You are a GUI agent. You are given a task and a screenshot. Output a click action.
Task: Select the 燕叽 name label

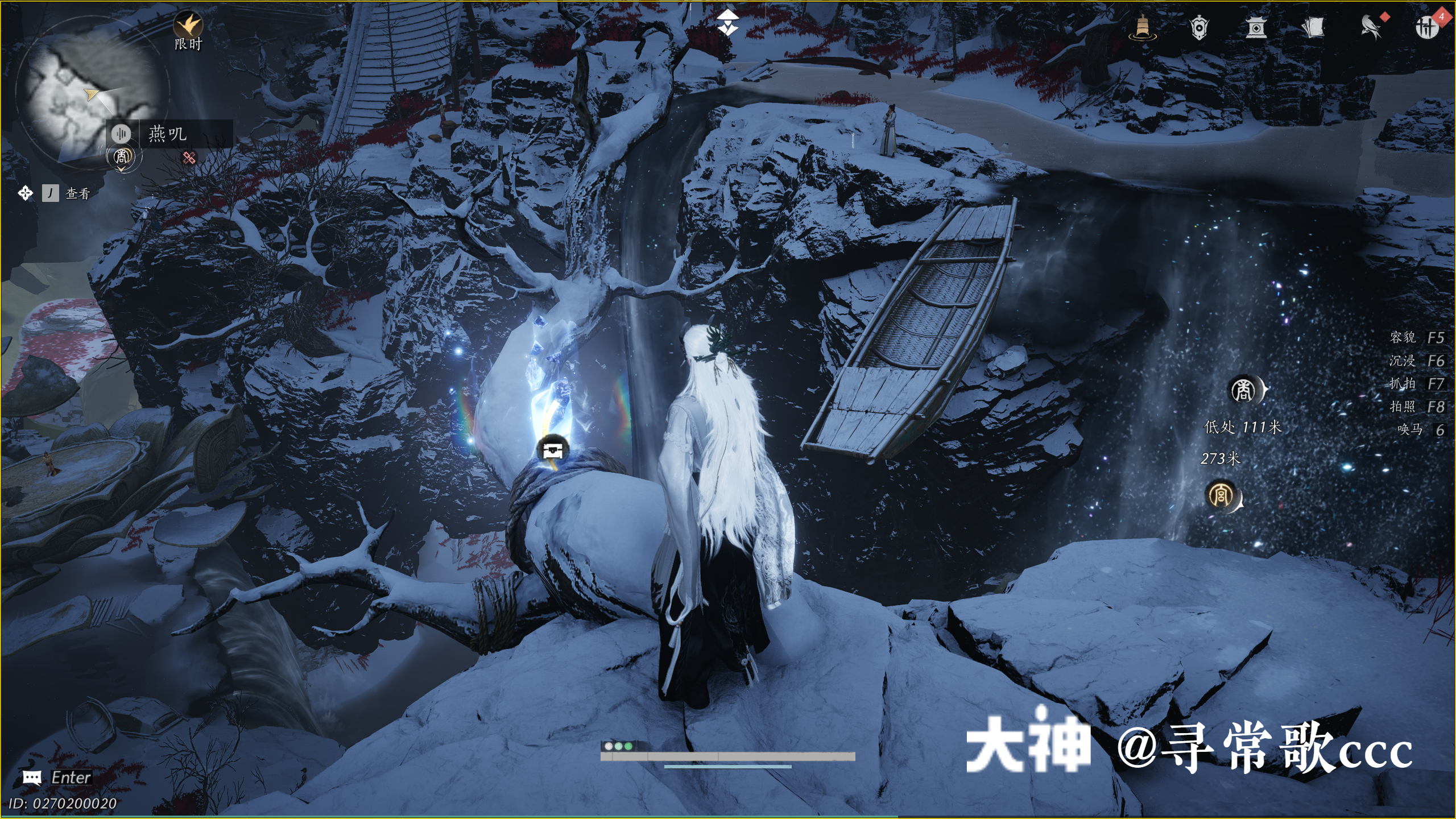tap(168, 134)
